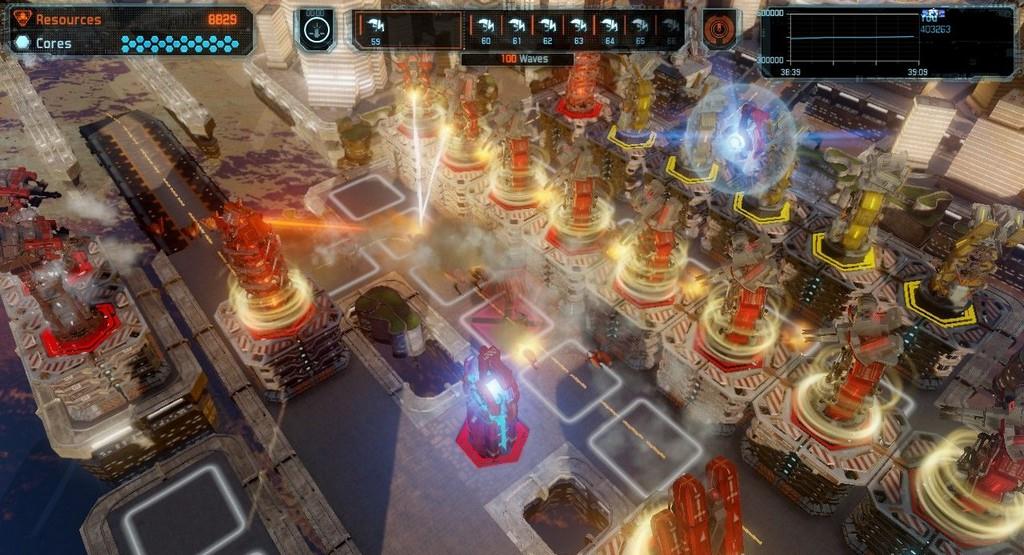Inspect the wave 64 icon in the queue
The width and height of the screenshot is (1024, 555).
coord(609,29)
